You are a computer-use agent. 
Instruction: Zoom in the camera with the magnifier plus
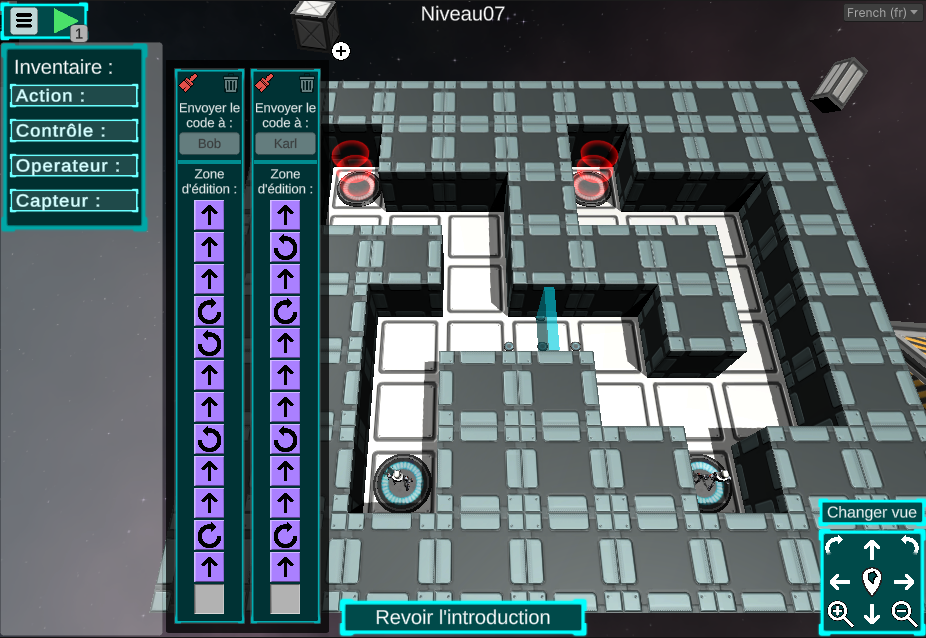840,614
